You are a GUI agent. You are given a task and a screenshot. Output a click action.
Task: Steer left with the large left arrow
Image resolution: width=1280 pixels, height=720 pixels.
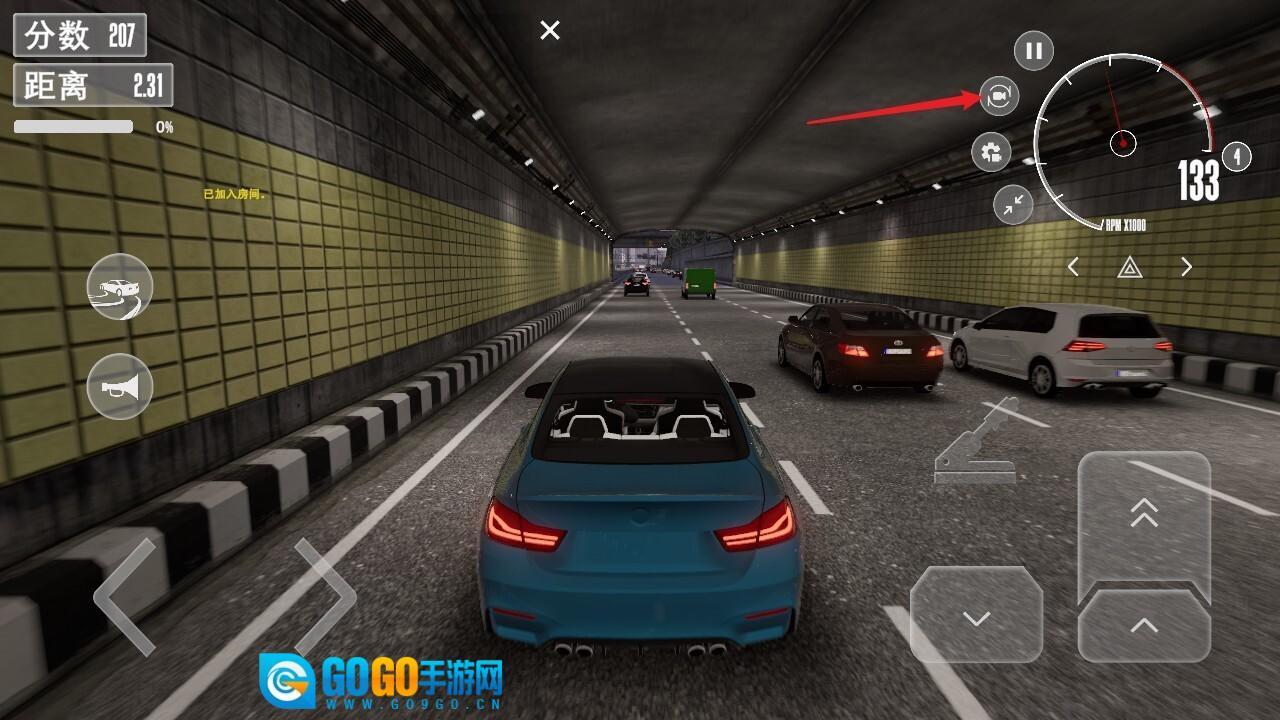127,597
